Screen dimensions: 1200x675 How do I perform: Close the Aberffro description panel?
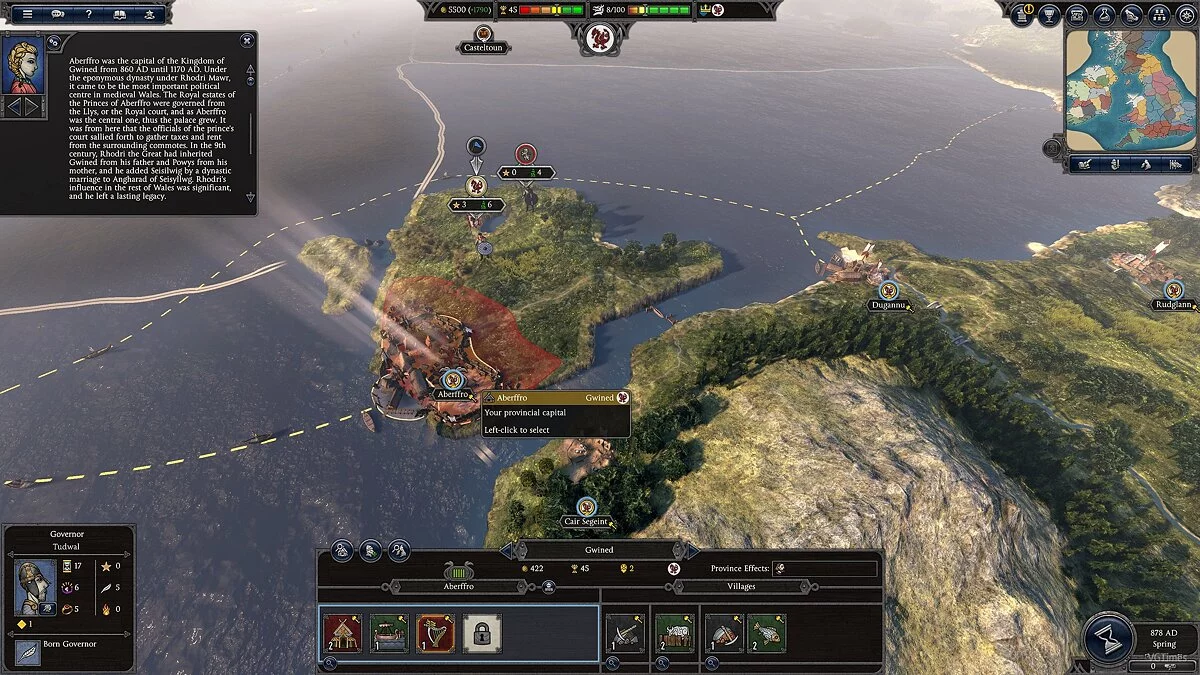tap(247, 41)
